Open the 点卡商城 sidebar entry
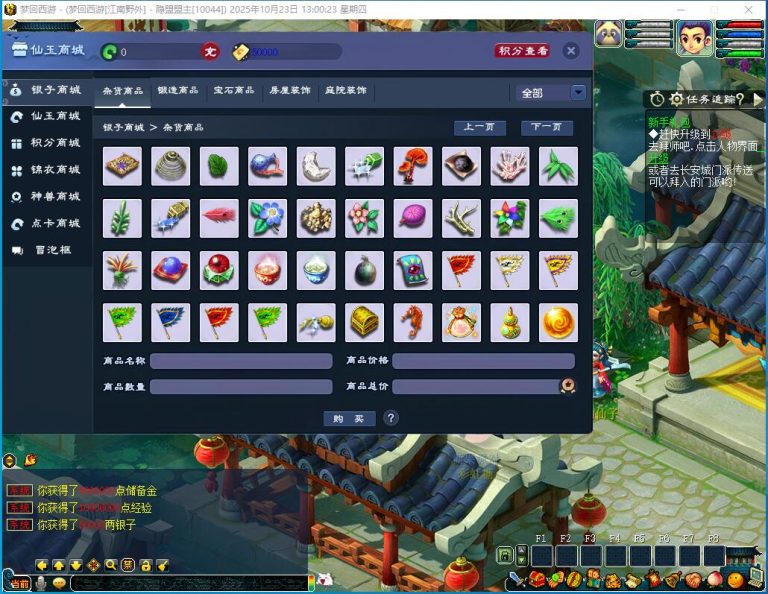This screenshot has height=594, width=768. 47,224
